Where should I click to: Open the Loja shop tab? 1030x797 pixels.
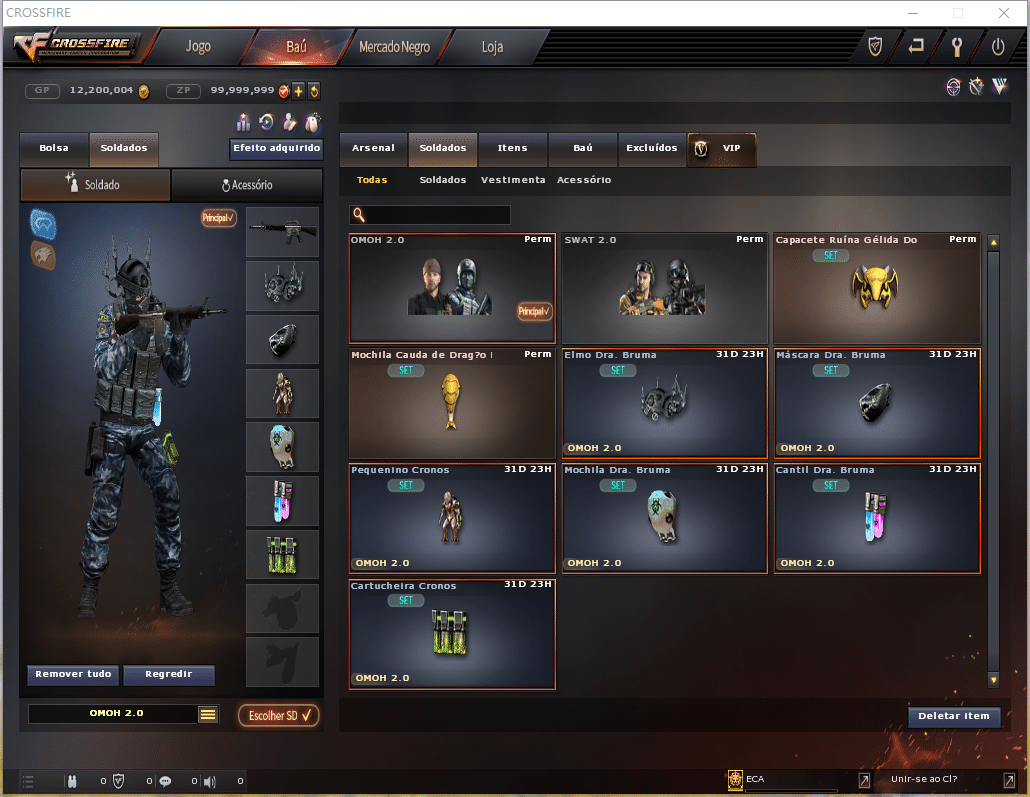492,47
